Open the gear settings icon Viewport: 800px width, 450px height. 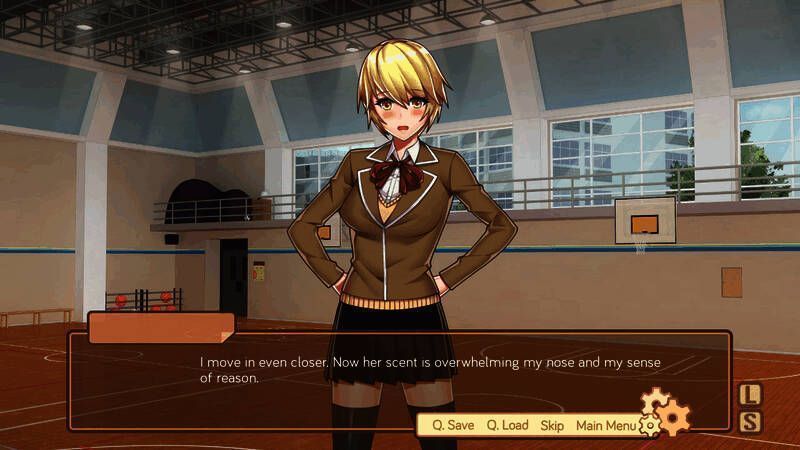coord(666,412)
